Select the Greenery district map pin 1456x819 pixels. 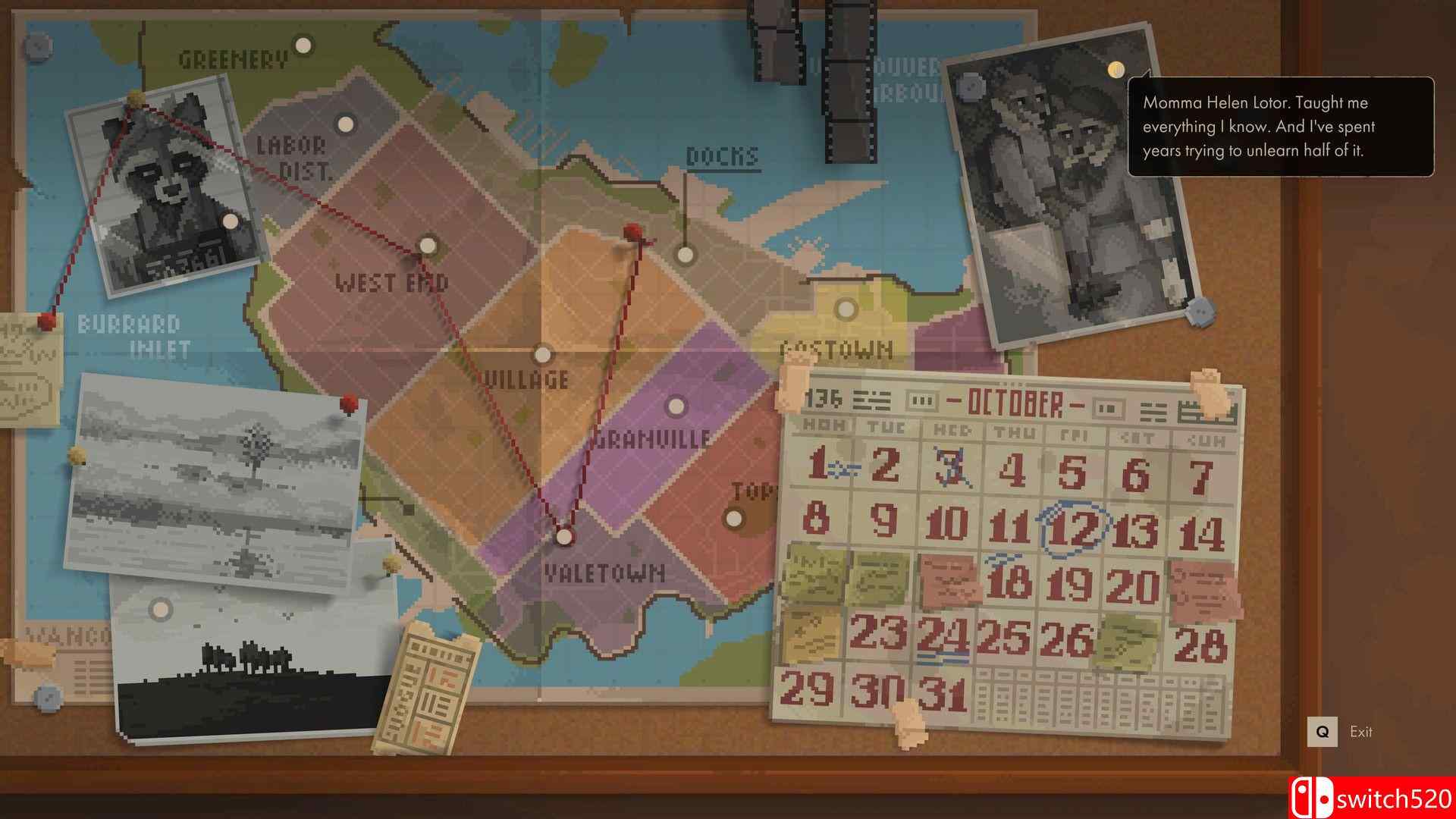pyautogui.click(x=303, y=45)
